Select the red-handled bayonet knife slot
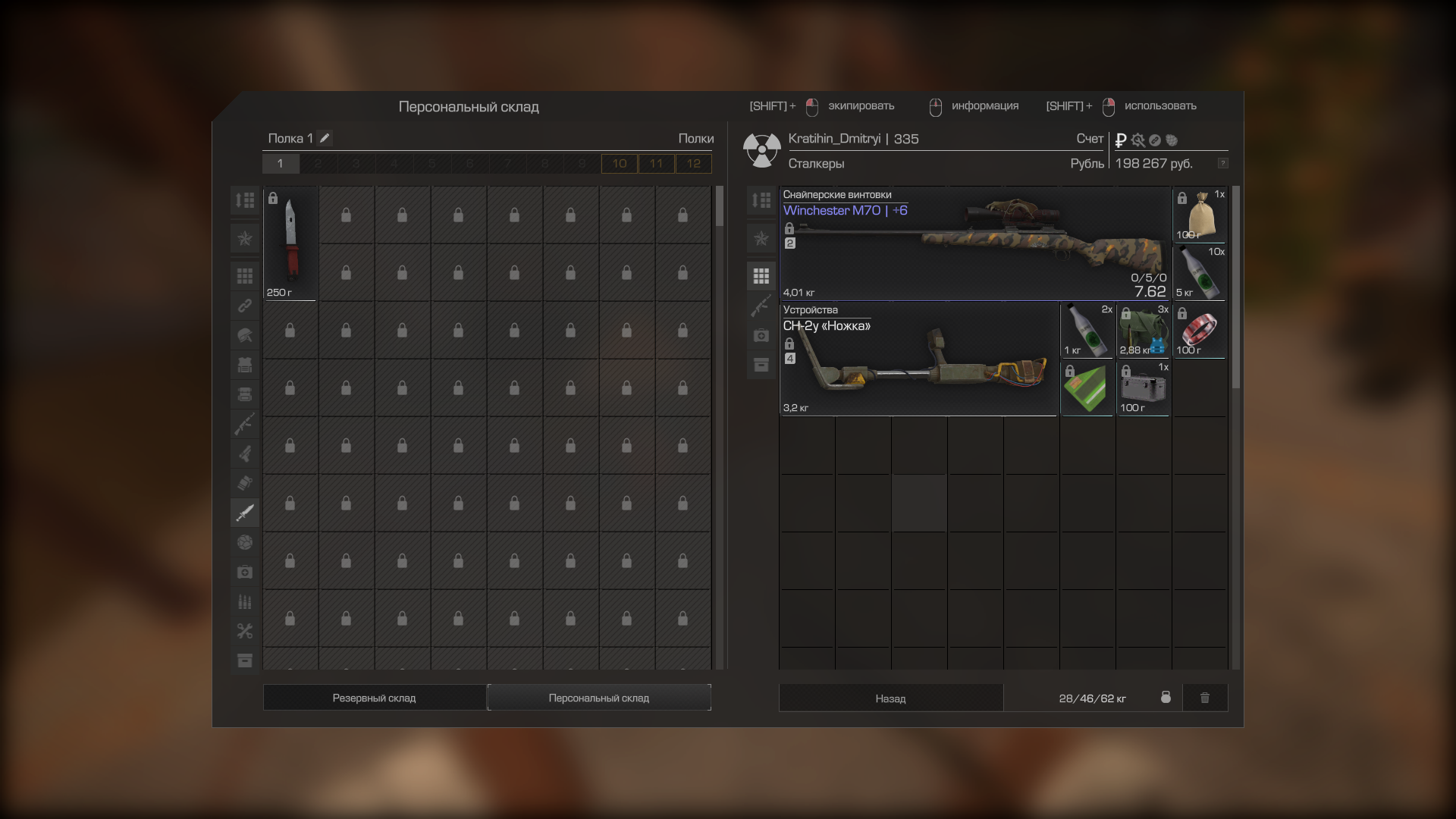The height and width of the screenshot is (819, 1456). pos(290,243)
